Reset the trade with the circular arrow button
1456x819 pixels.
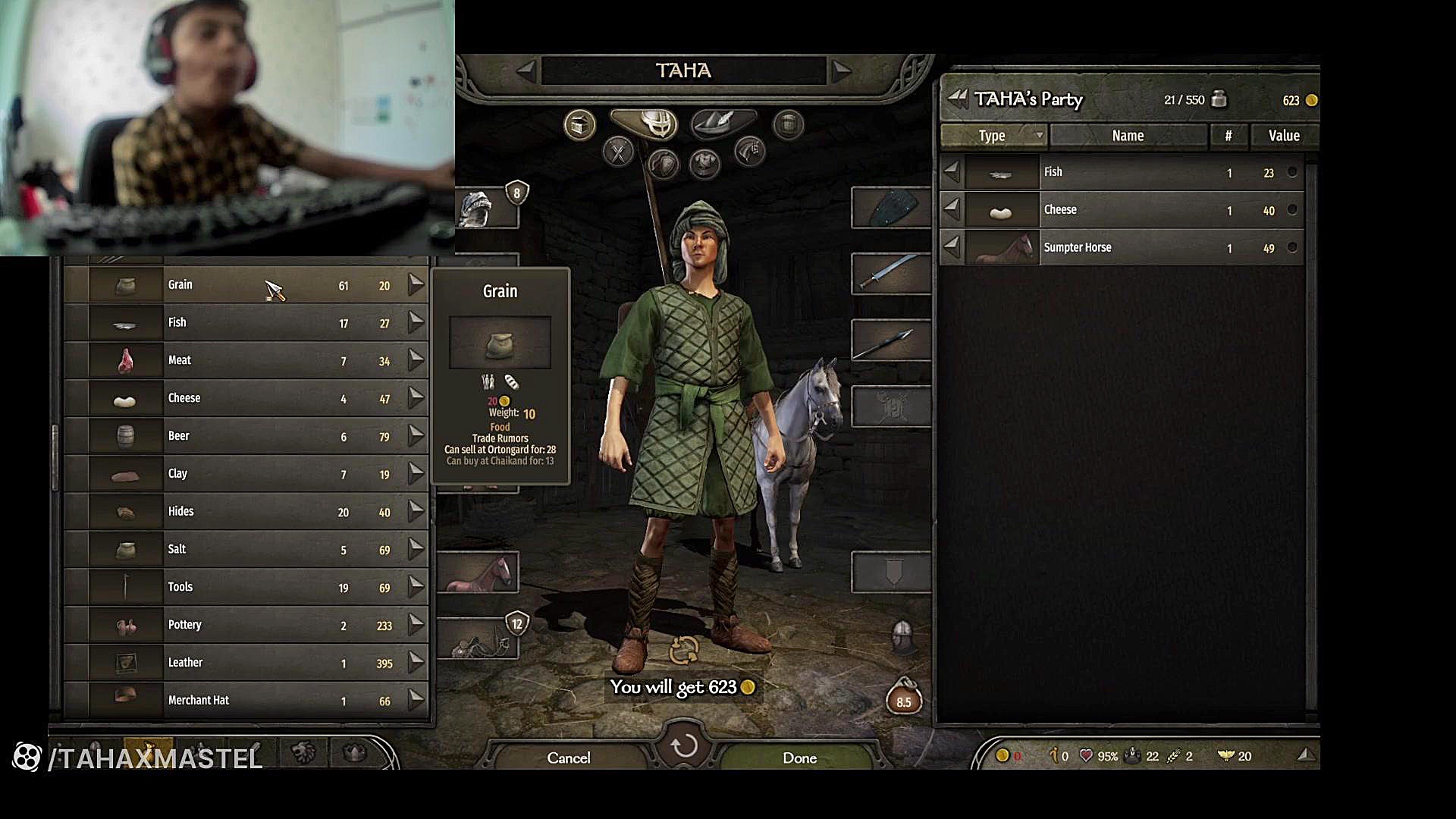coord(684,745)
